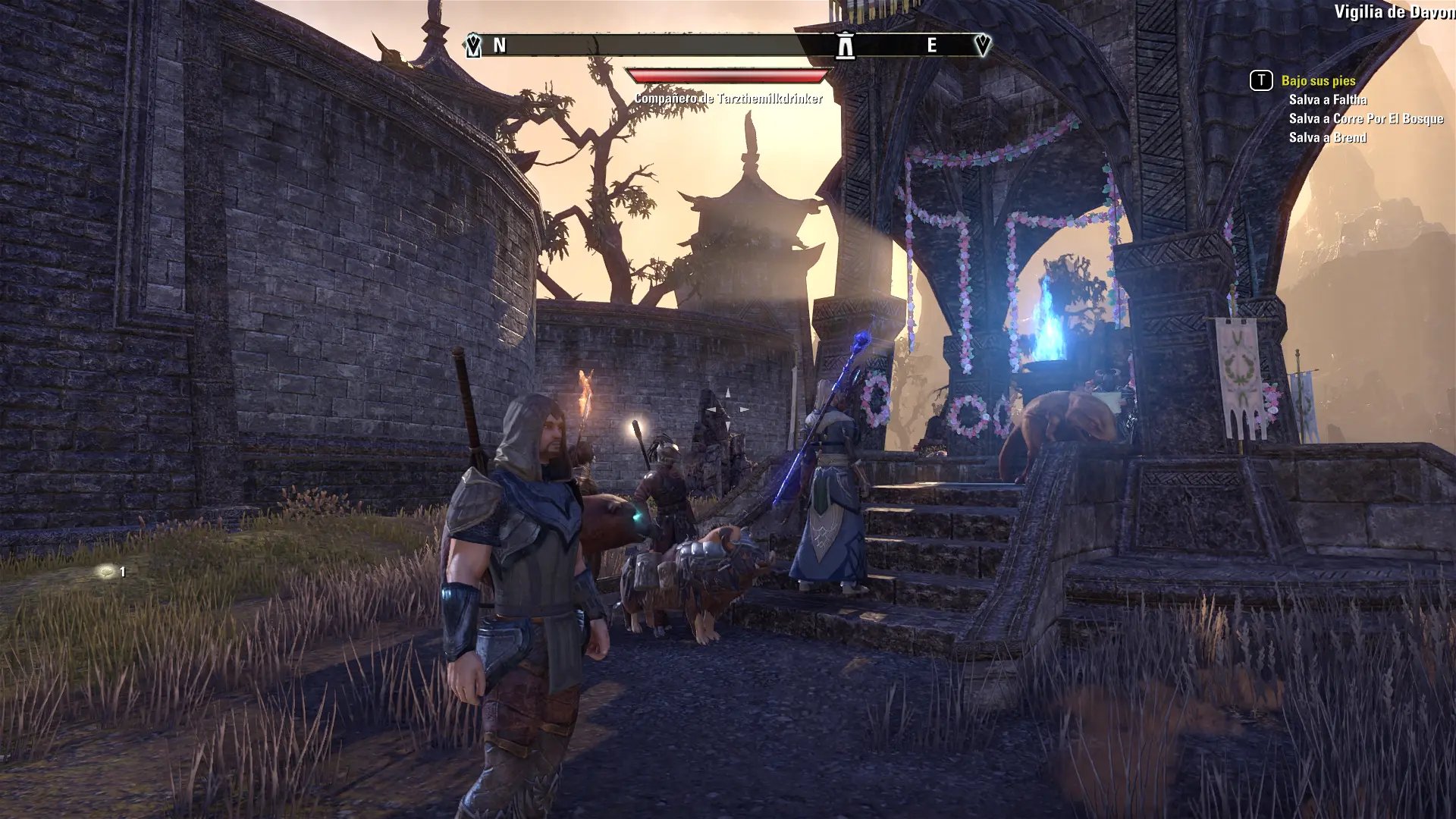Choose the "Salva a Corre Por El Bosque" objective
This screenshot has width=1456, height=819.
point(1366,118)
